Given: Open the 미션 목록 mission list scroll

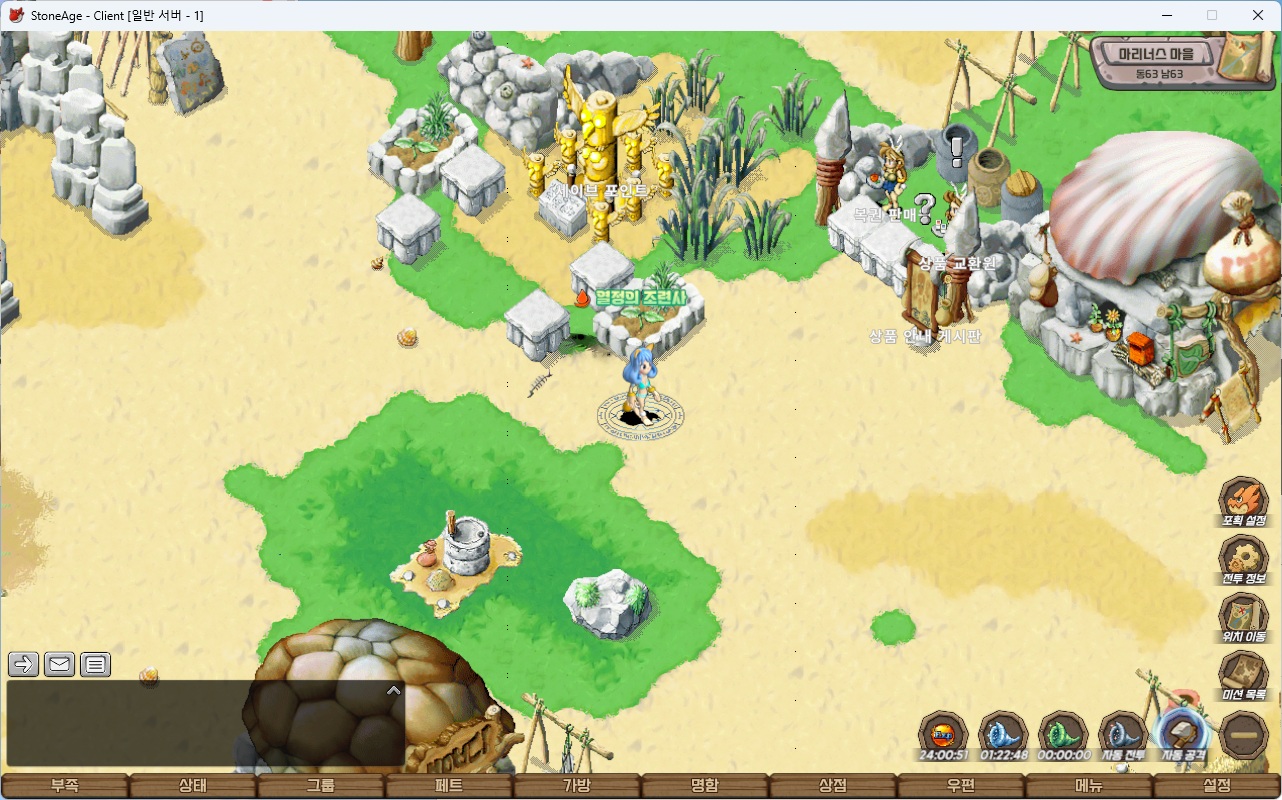Looking at the screenshot, I should [x=1244, y=675].
